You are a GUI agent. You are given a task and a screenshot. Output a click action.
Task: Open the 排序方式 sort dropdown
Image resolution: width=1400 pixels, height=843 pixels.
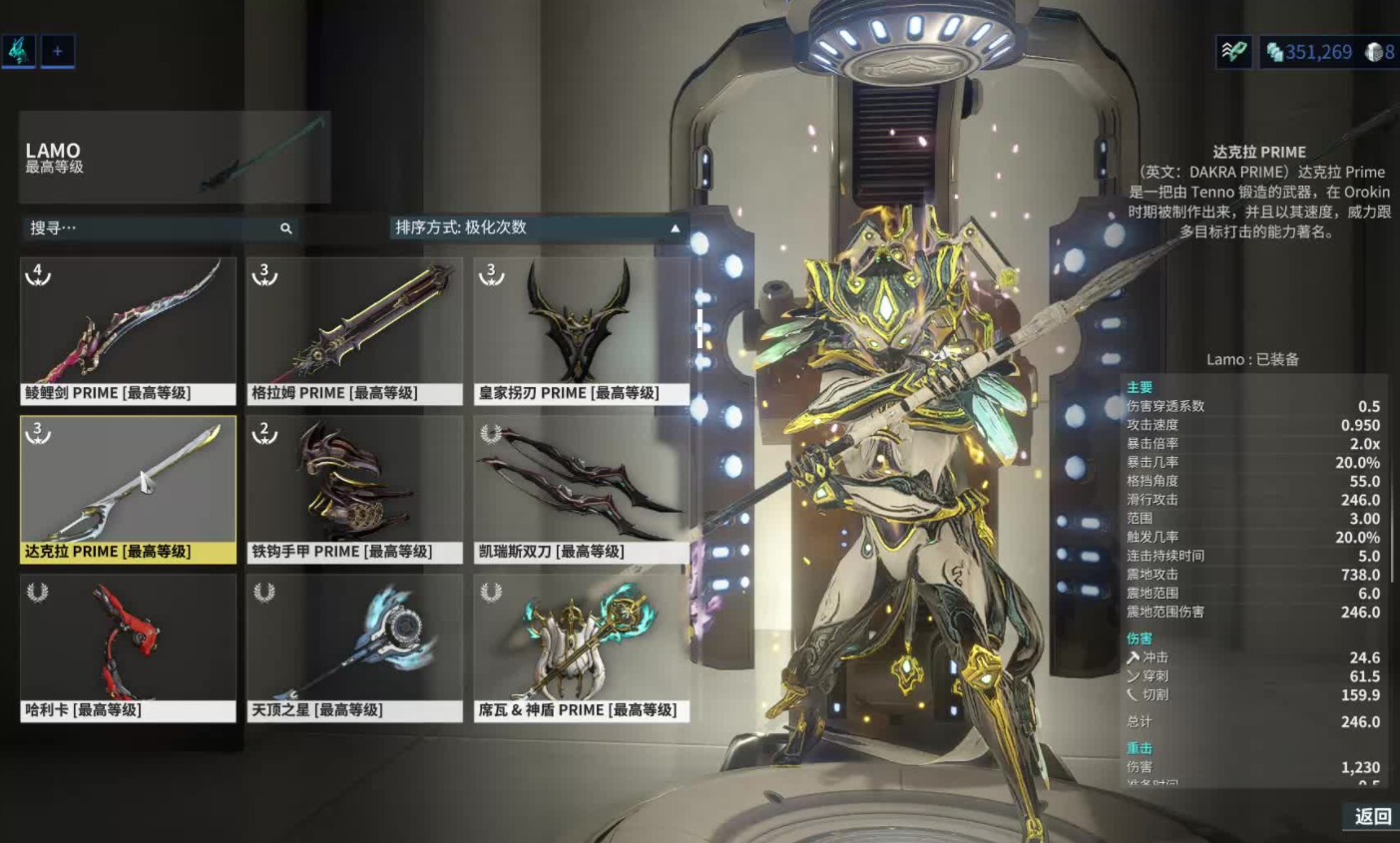point(537,228)
